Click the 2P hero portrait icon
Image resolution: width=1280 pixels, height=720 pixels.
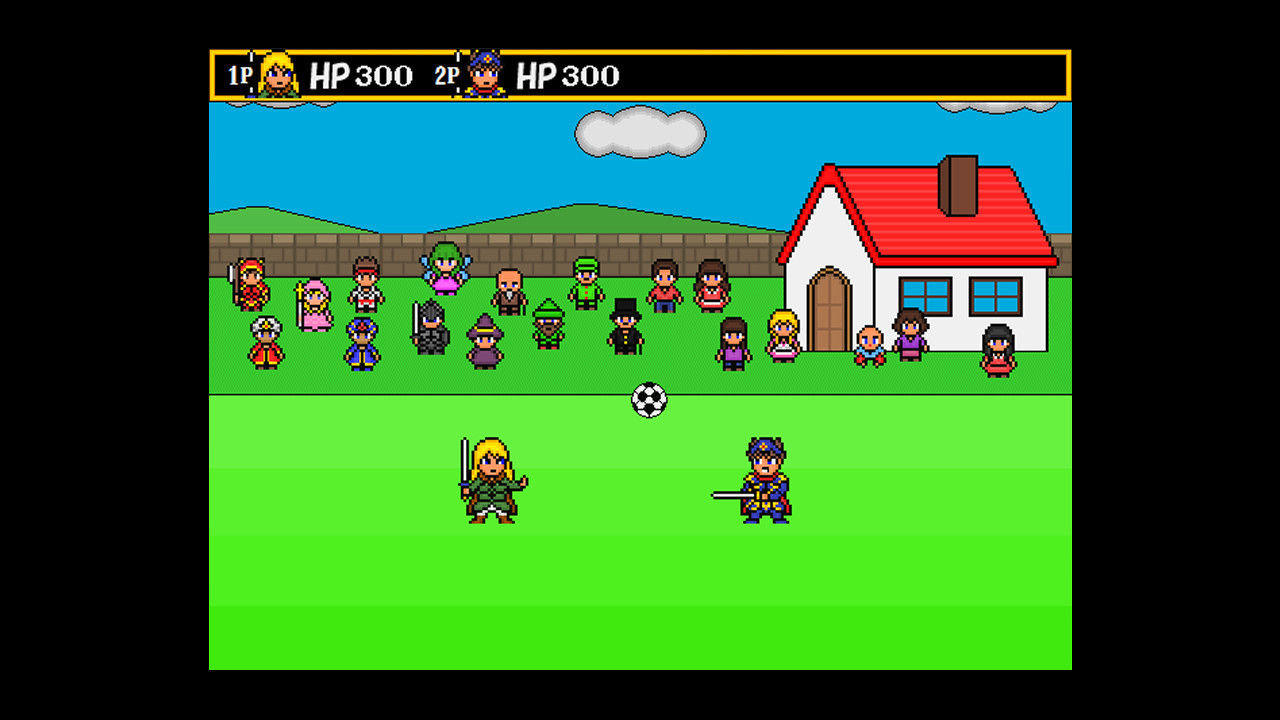pyautogui.click(x=485, y=75)
